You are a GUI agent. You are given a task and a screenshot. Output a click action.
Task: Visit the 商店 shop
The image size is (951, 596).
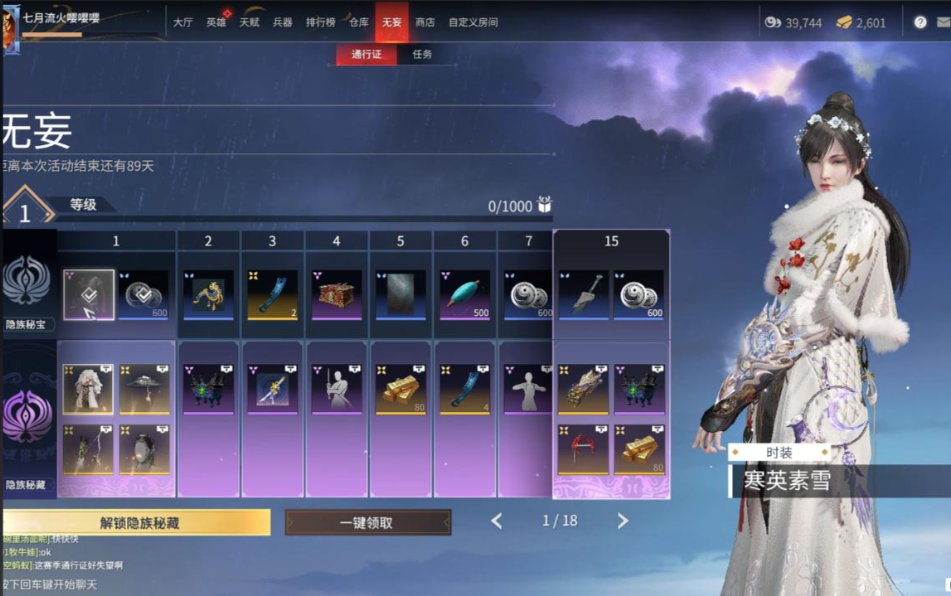coord(425,22)
